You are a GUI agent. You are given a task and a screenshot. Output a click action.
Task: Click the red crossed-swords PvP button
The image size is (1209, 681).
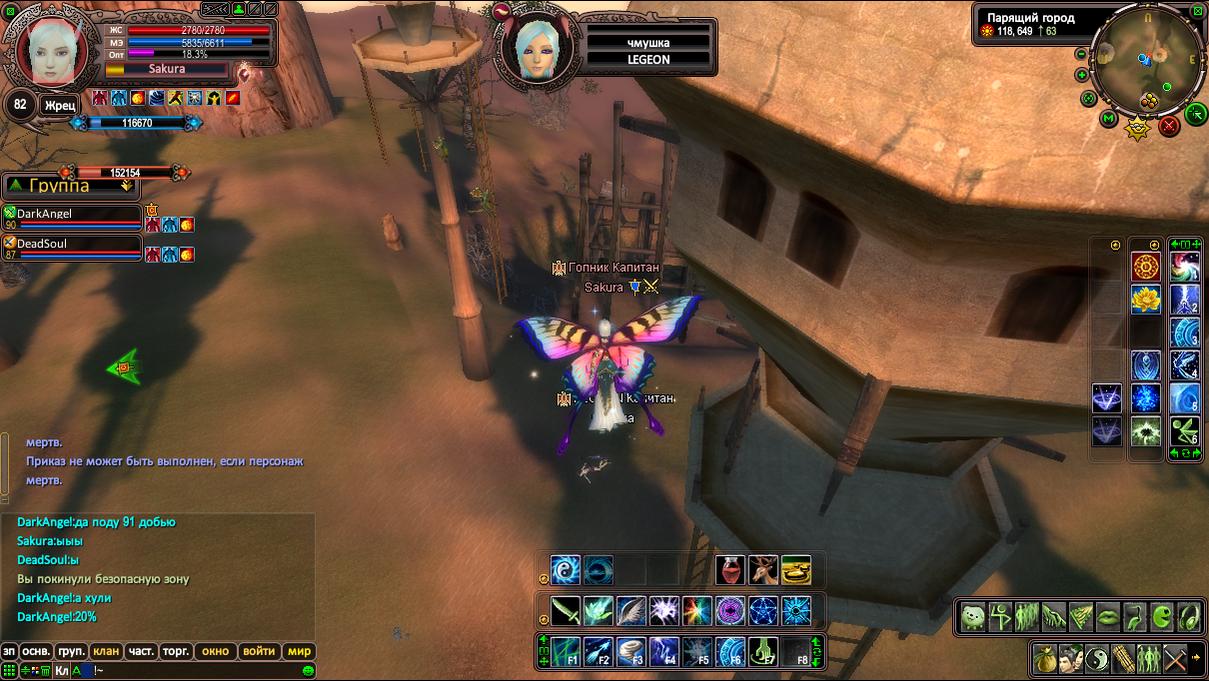pyautogui.click(x=1168, y=126)
